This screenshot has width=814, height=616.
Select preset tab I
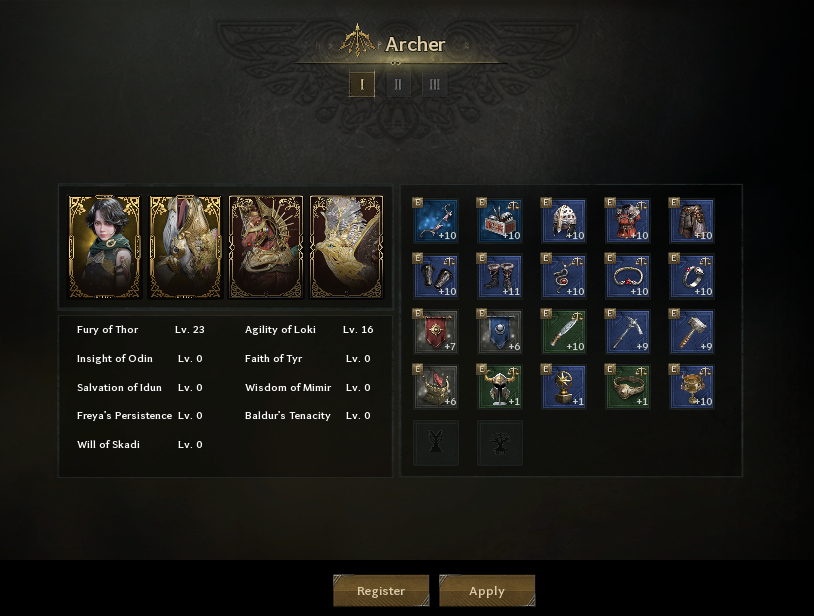pos(362,84)
